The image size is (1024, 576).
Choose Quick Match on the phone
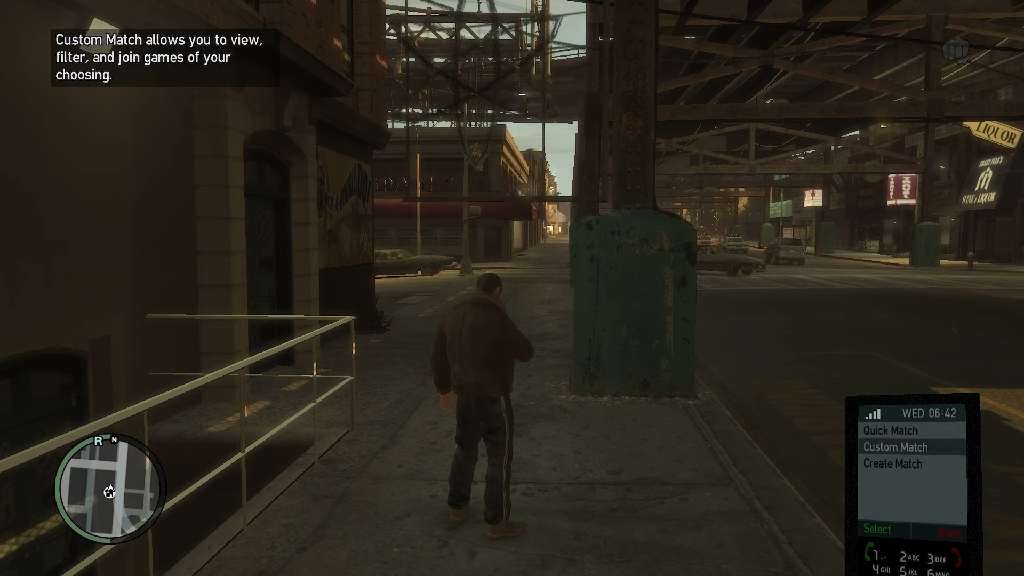point(890,431)
